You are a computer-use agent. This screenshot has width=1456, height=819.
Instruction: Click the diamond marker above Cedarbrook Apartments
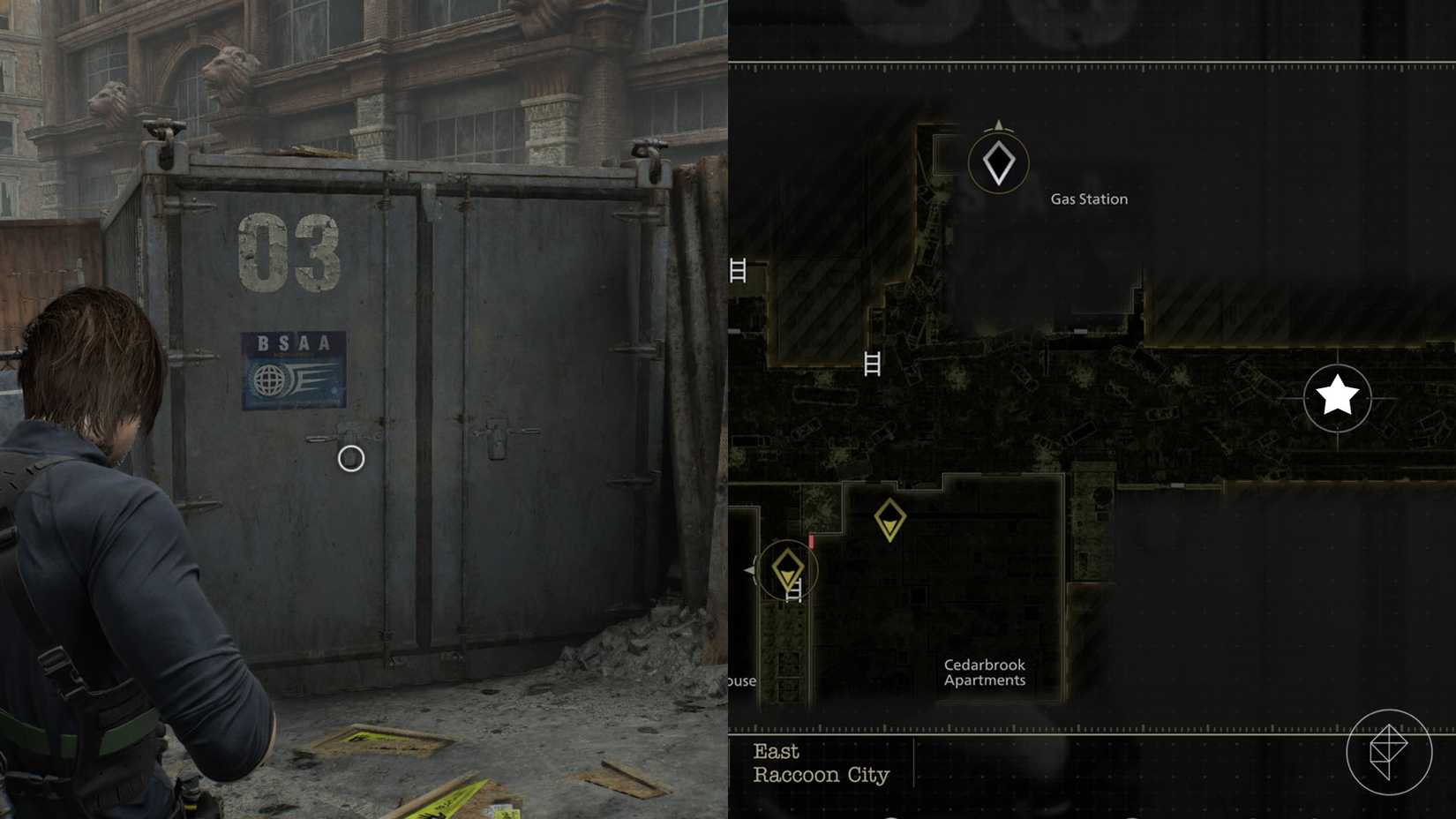point(889,517)
